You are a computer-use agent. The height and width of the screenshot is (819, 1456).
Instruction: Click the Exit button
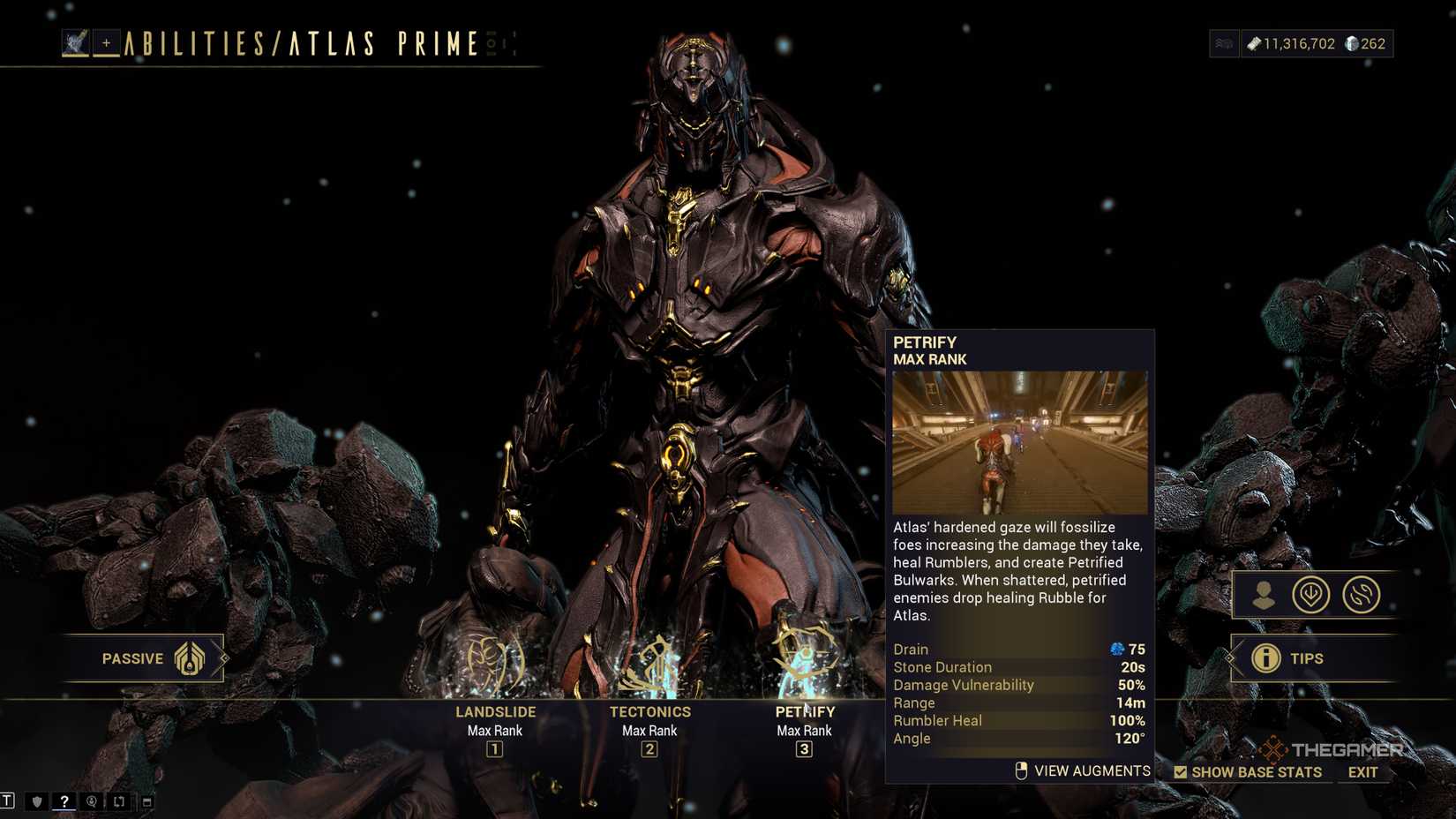click(x=1361, y=771)
